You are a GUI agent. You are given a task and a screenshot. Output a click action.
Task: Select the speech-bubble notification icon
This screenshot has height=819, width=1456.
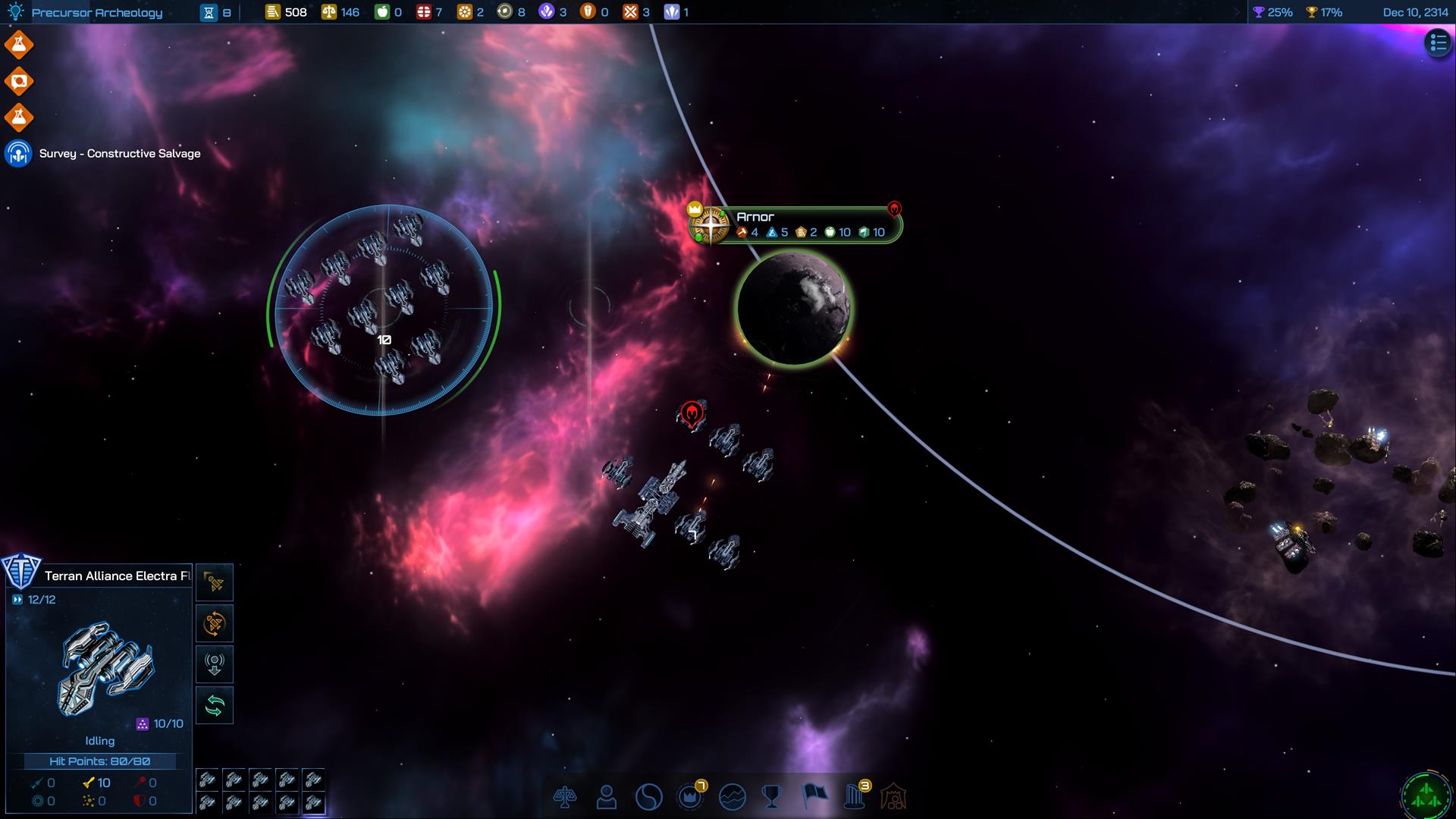[19, 81]
